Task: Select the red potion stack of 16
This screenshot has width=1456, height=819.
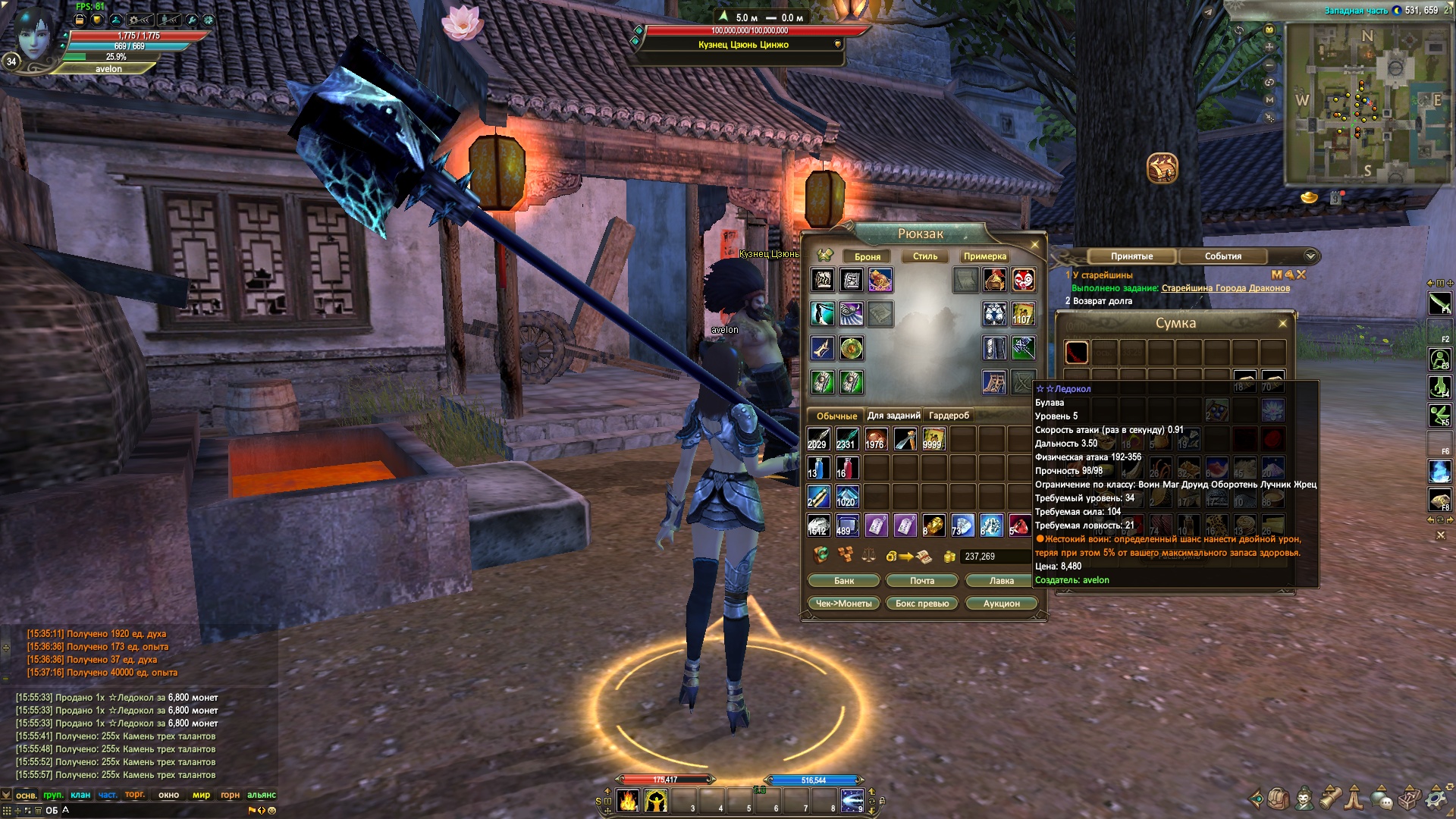Action: pos(847,468)
